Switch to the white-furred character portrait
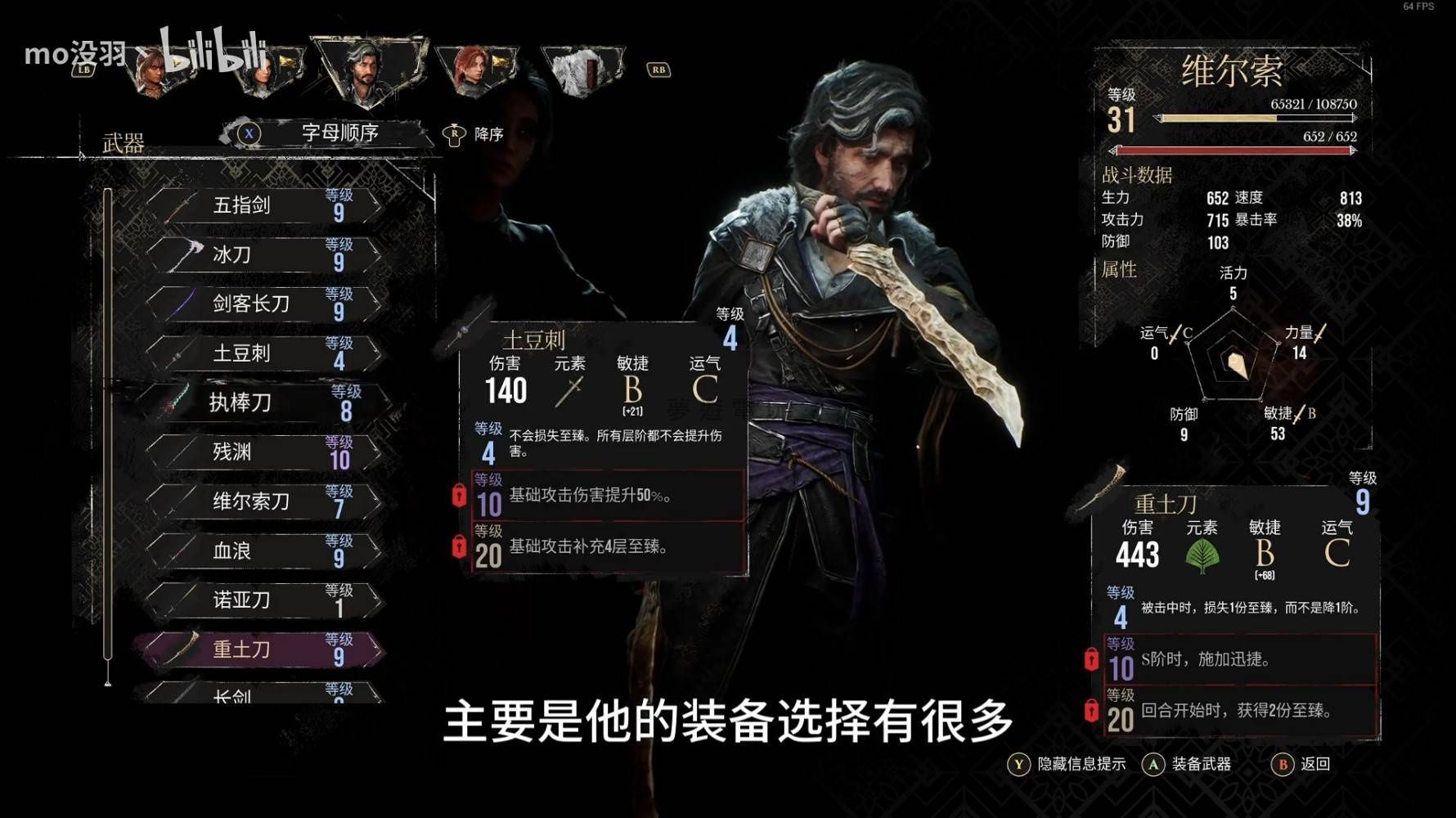Image resolution: width=1456 pixels, height=818 pixels. point(581,69)
